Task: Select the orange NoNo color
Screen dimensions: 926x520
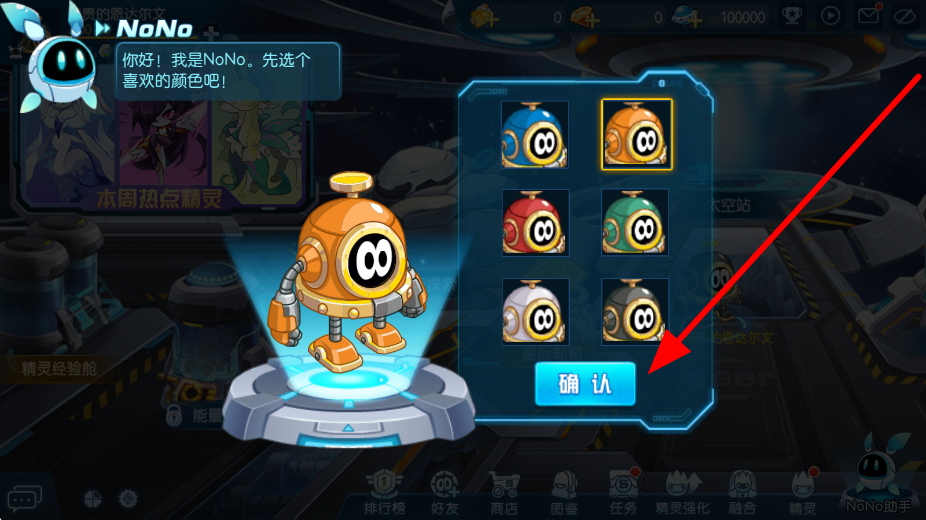Action: click(636, 134)
